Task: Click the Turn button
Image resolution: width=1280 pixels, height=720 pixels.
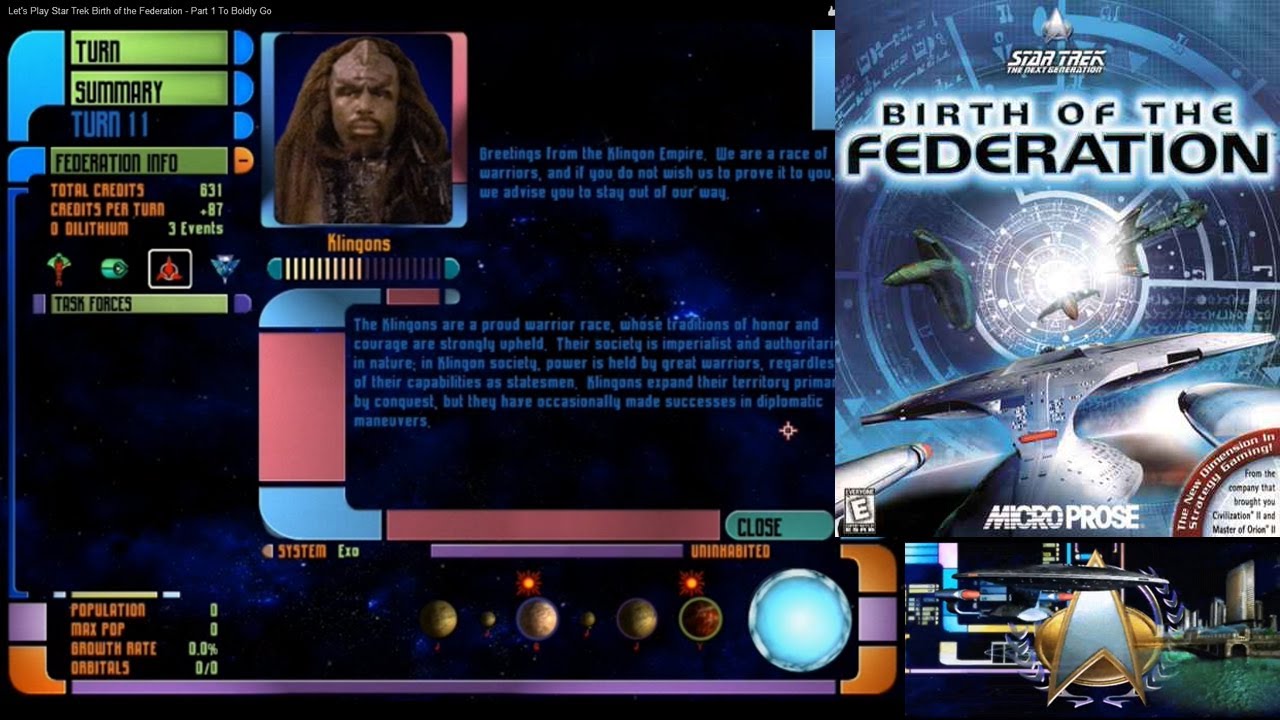Action: pyautogui.click(x=149, y=48)
